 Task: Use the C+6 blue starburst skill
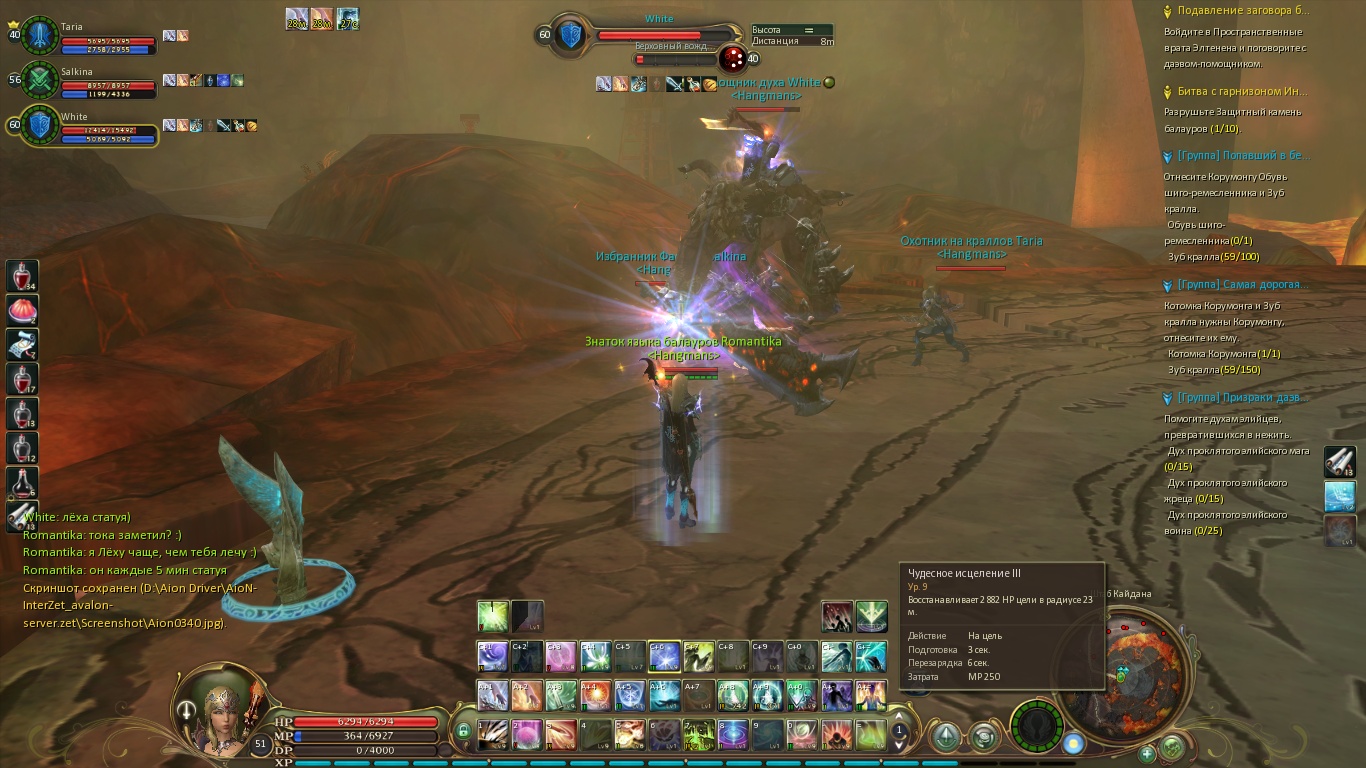tap(664, 657)
